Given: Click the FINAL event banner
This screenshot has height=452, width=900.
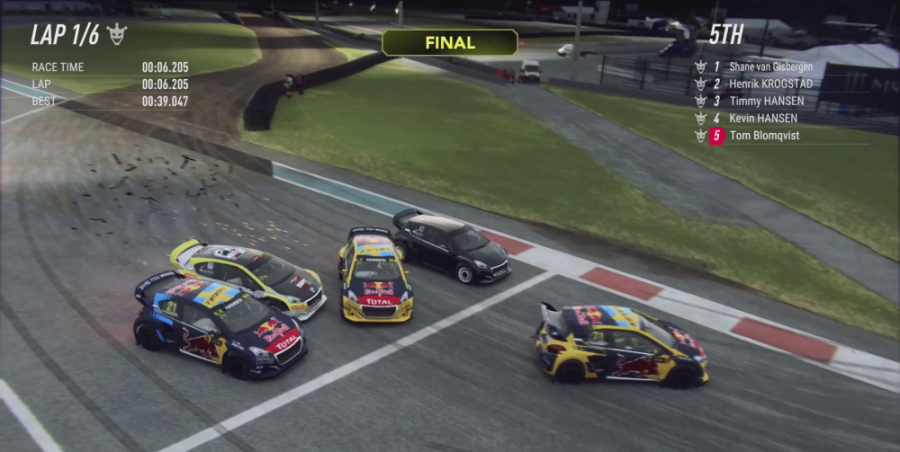Looking at the screenshot, I should tap(450, 42).
